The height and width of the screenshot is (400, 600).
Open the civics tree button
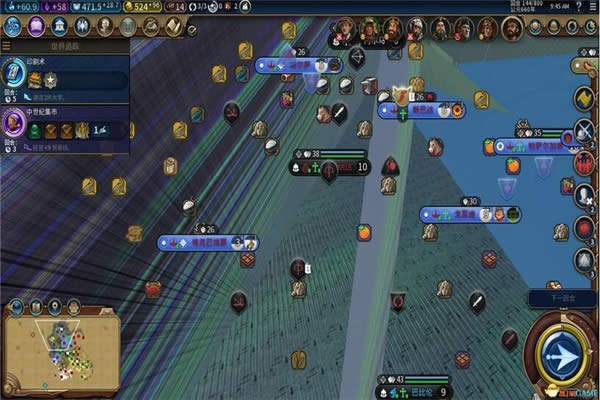pyautogui.click(x=35, y=24)
